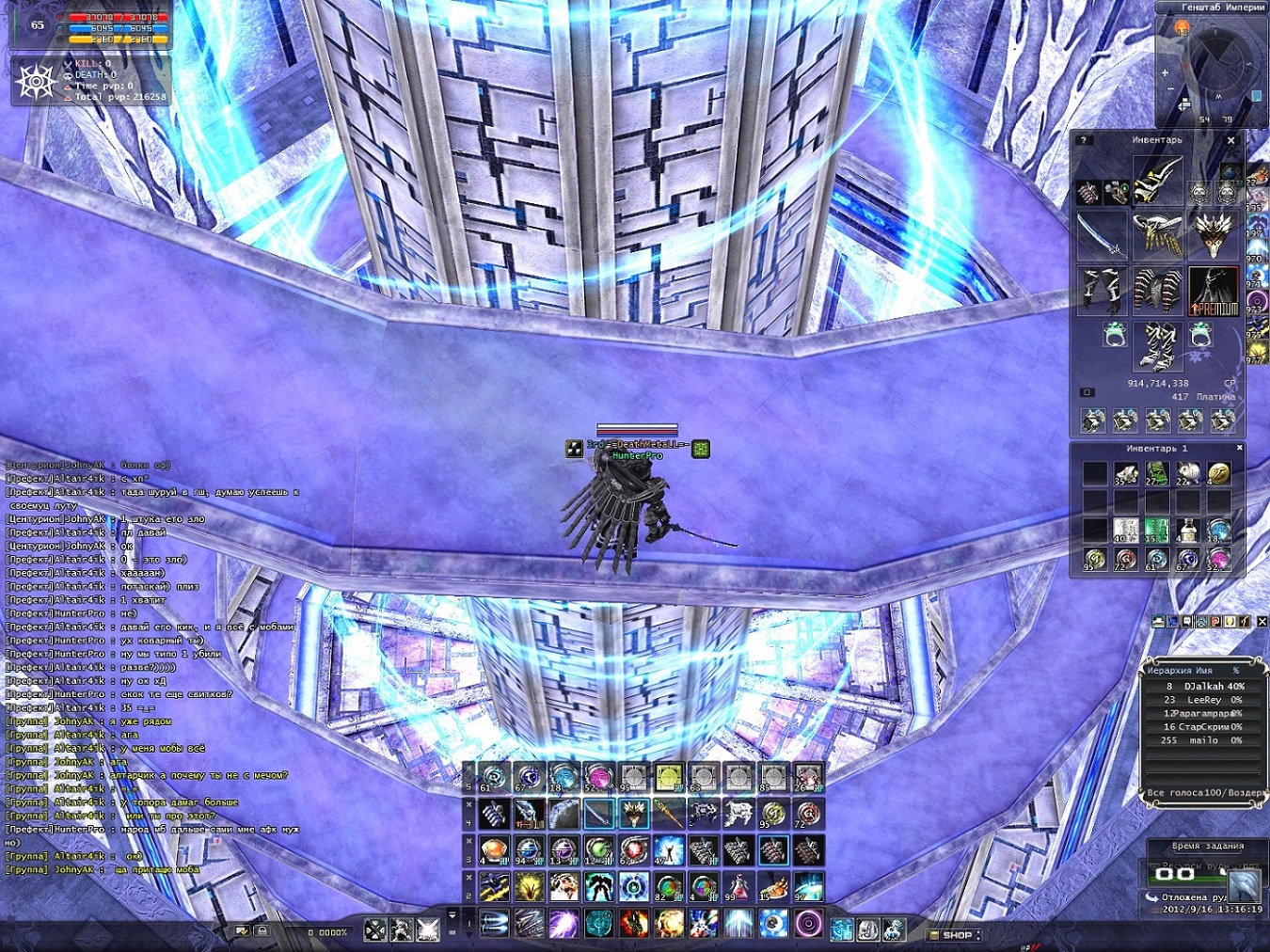Viewport: 1270px width, 952px height.
Task: Use the pink potion flask with count 99
Action: (738, 887)
